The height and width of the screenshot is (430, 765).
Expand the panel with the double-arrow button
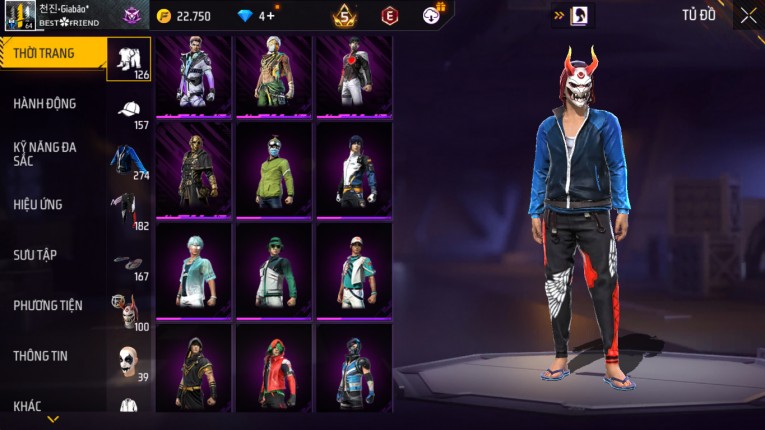tap(558, 15)
